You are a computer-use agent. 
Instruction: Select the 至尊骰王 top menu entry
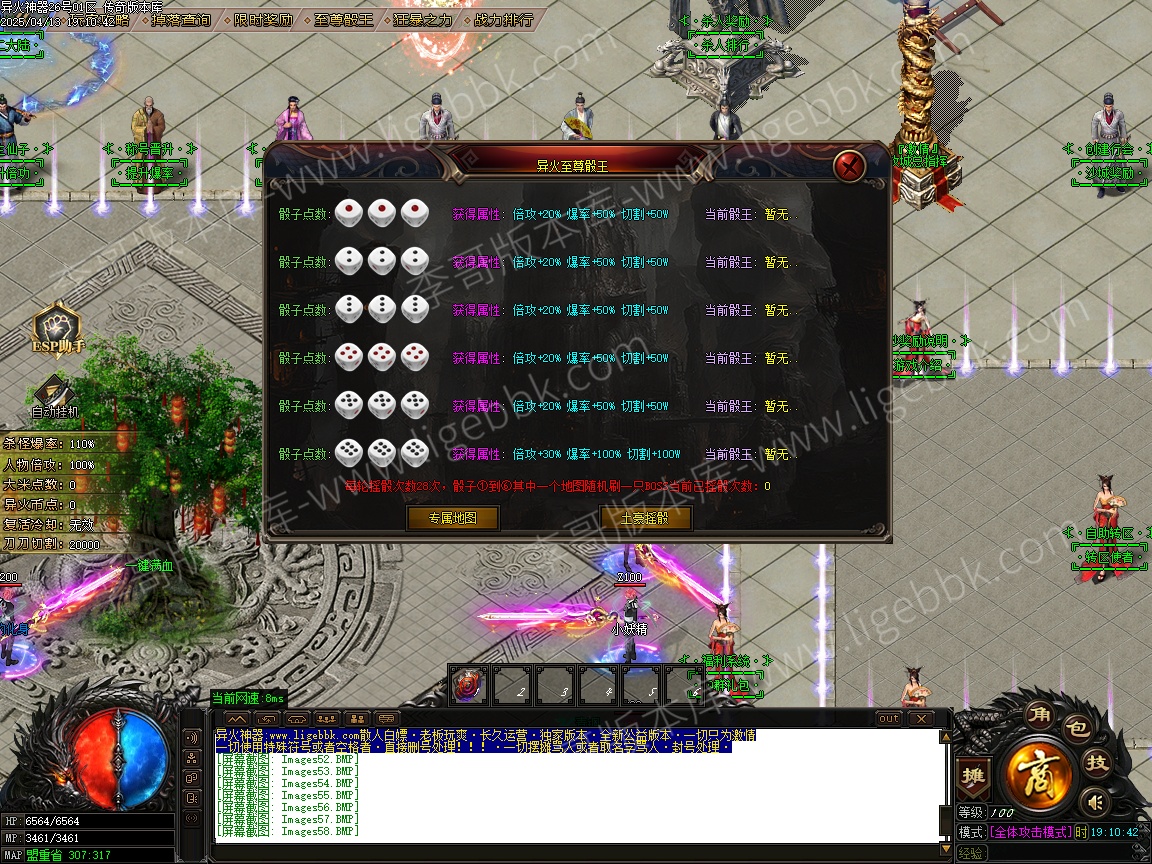[342, 19]
